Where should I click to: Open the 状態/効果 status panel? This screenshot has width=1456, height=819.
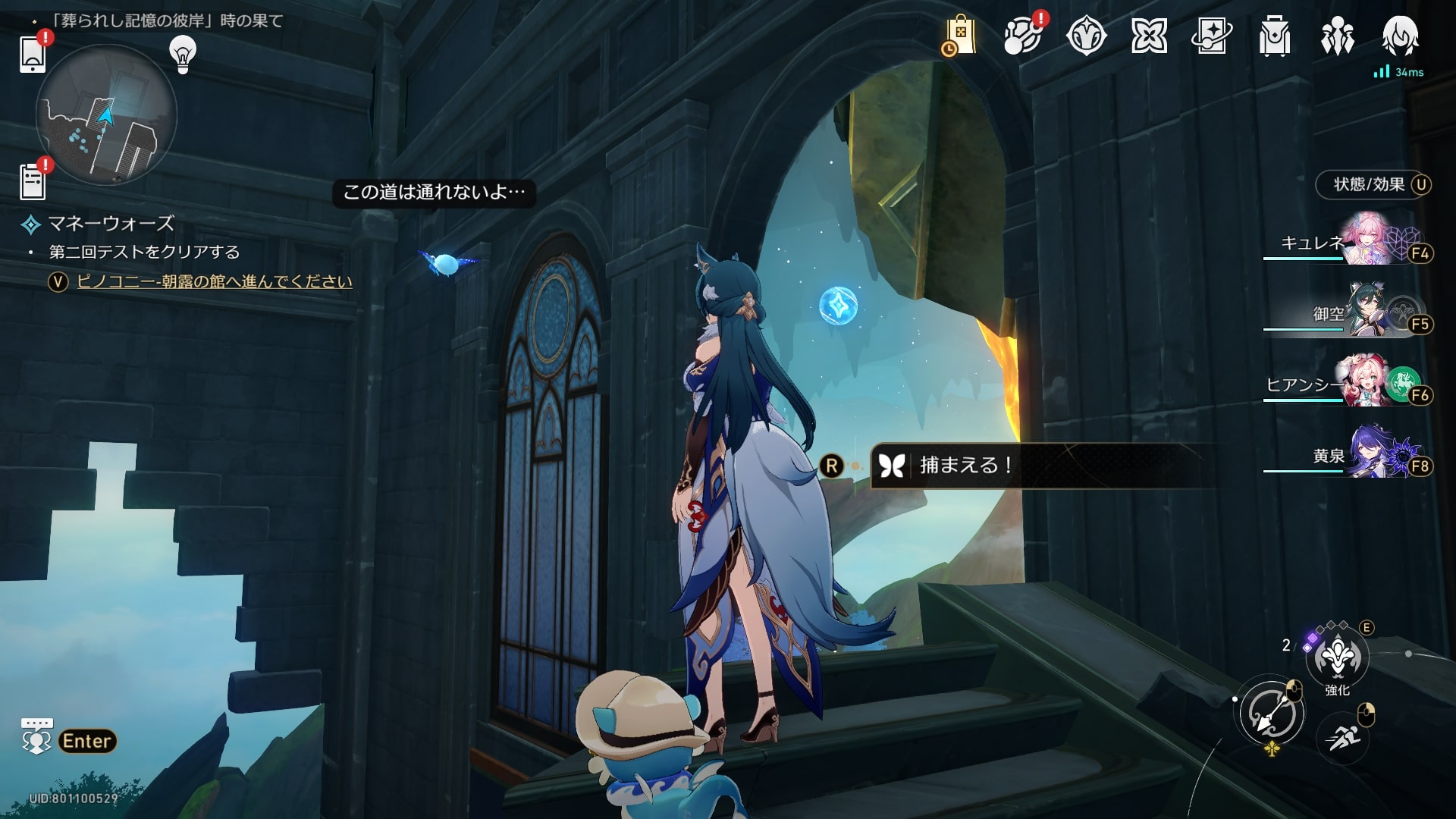[1370, 184]
